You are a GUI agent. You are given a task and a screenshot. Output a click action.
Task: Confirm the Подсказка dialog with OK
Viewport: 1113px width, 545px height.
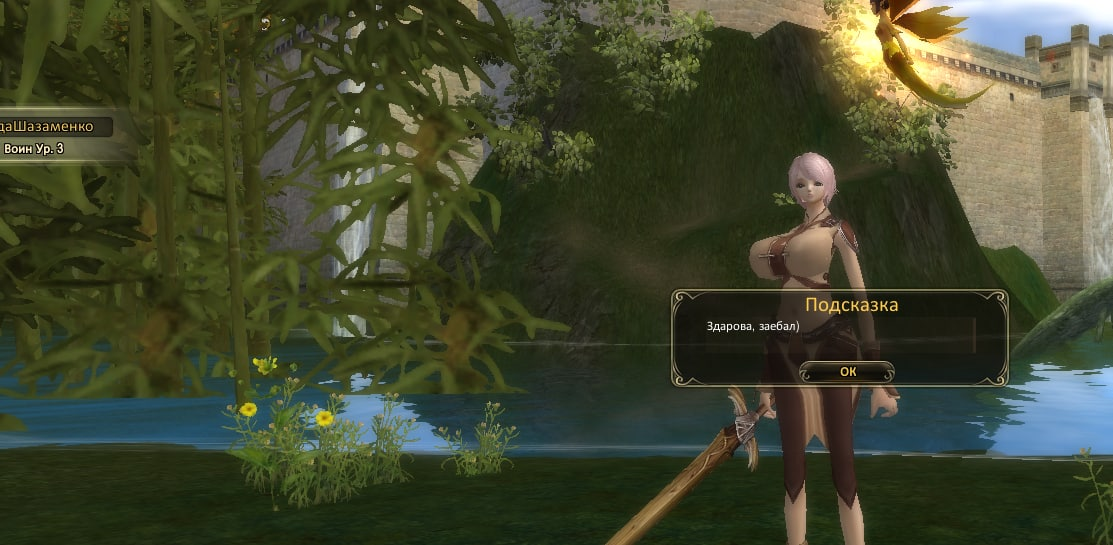point(847,371)
